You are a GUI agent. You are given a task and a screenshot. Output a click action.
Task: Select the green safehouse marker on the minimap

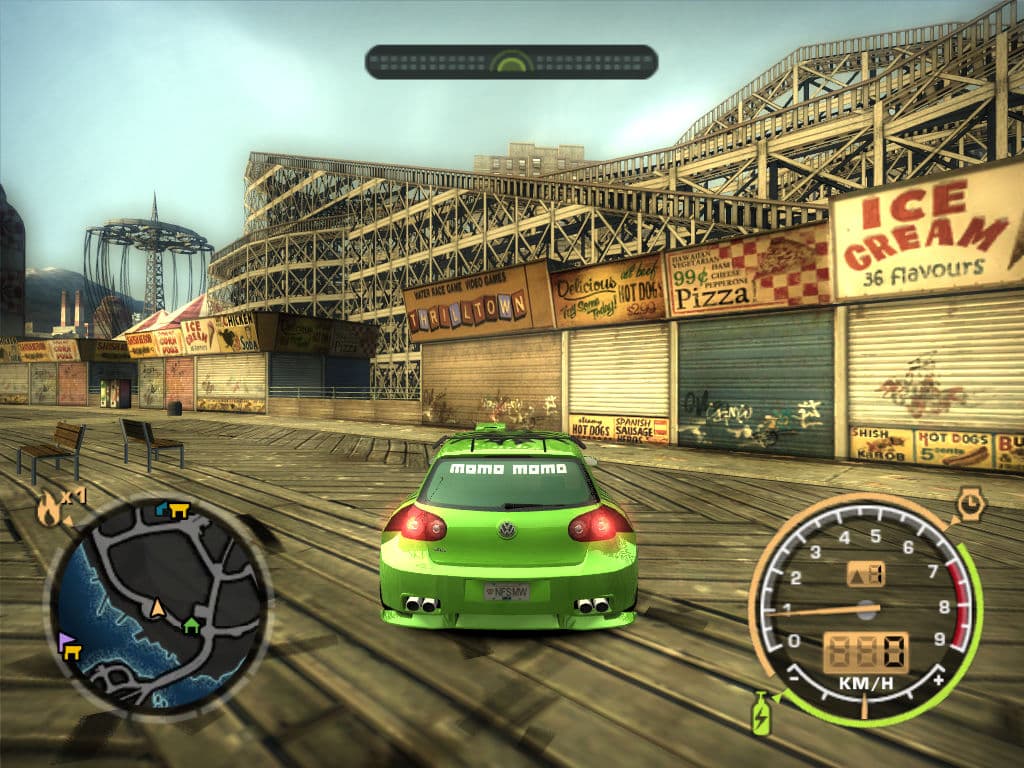pos(191,625)
